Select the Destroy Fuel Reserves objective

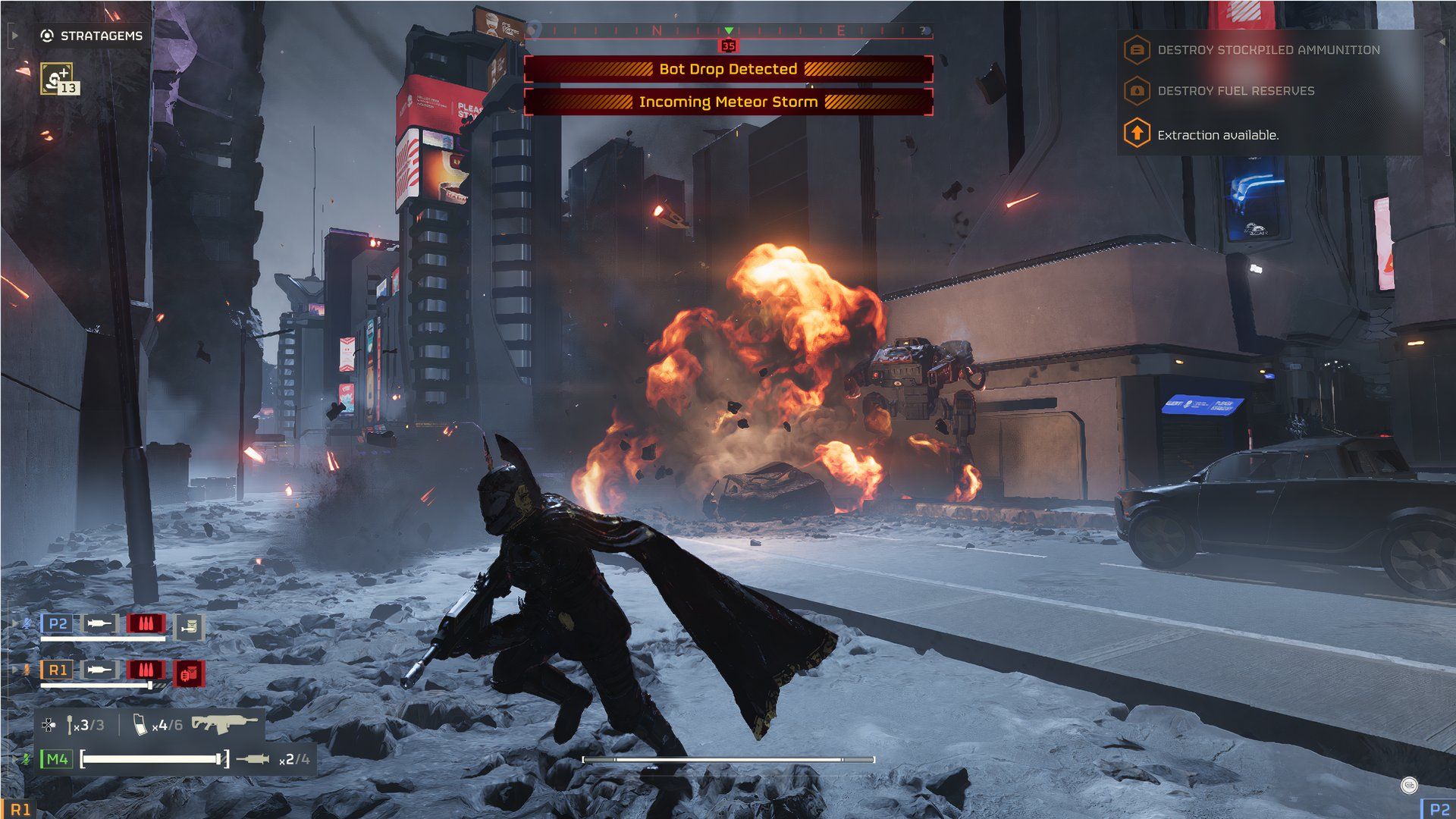(1235, 91)
